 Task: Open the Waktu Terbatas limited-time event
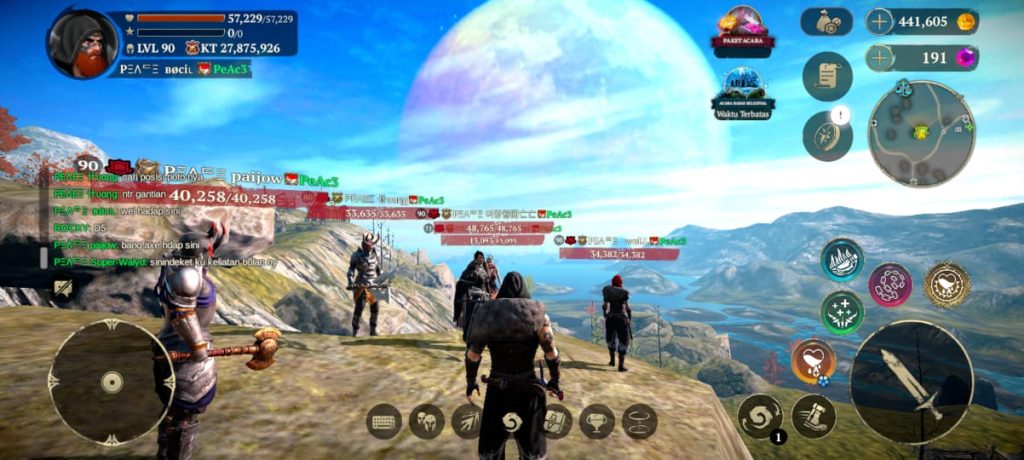coord(743,91)
